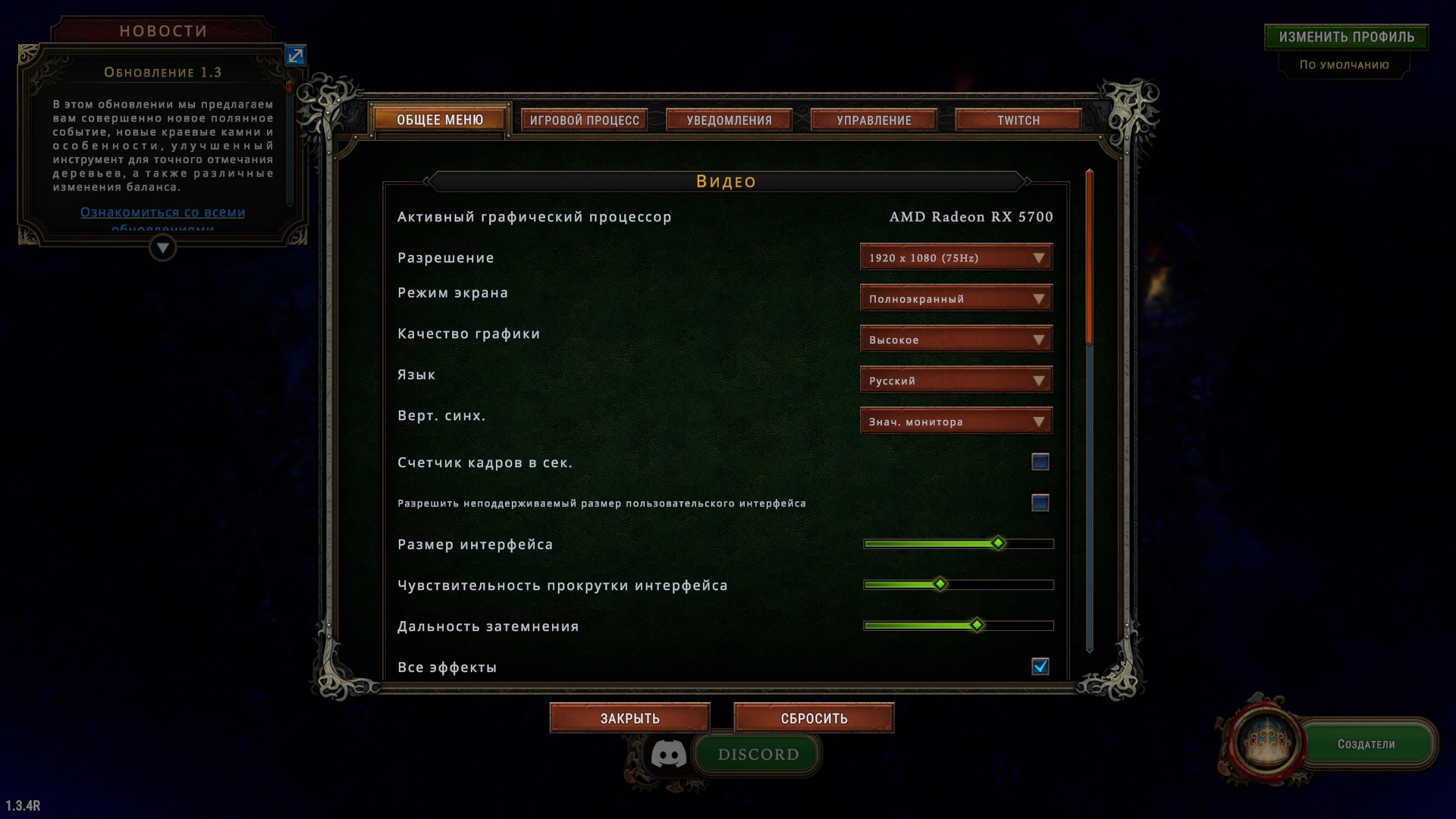
Task: Tick the unsupported interface size checkbox
Action: 1040,503
